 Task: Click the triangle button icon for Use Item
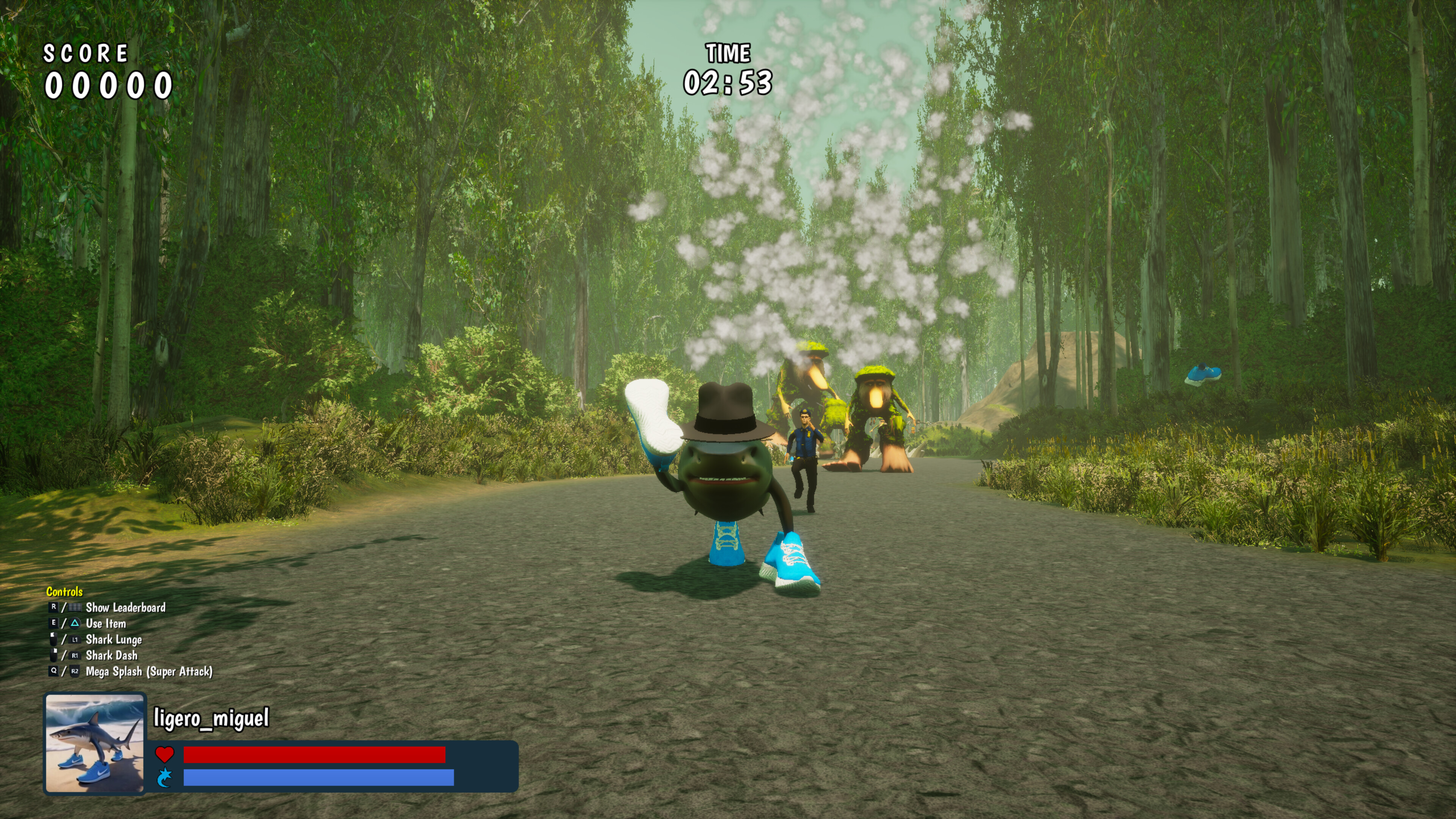pos(75,624)
